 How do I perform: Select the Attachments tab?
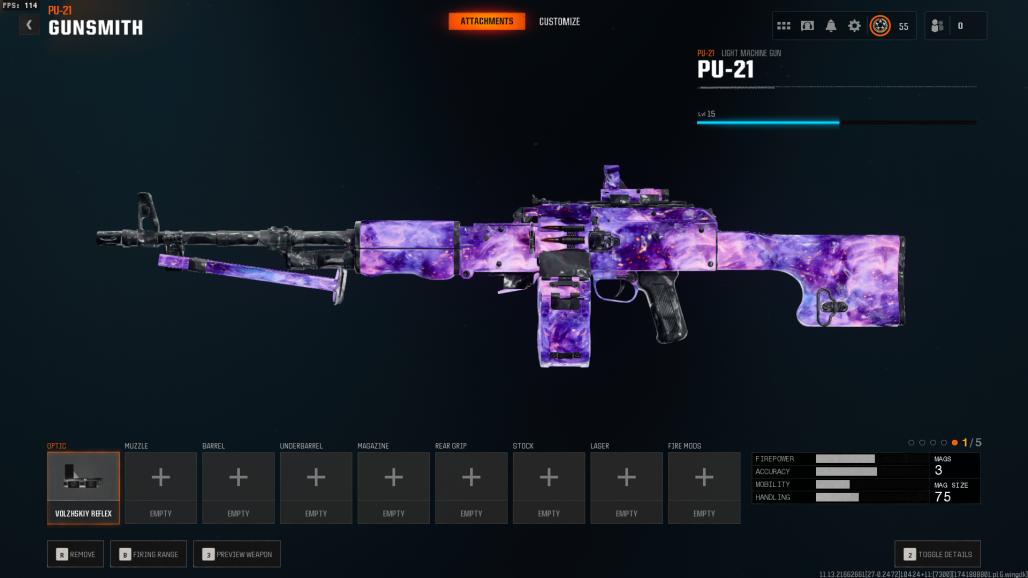[x=487, y=22]
